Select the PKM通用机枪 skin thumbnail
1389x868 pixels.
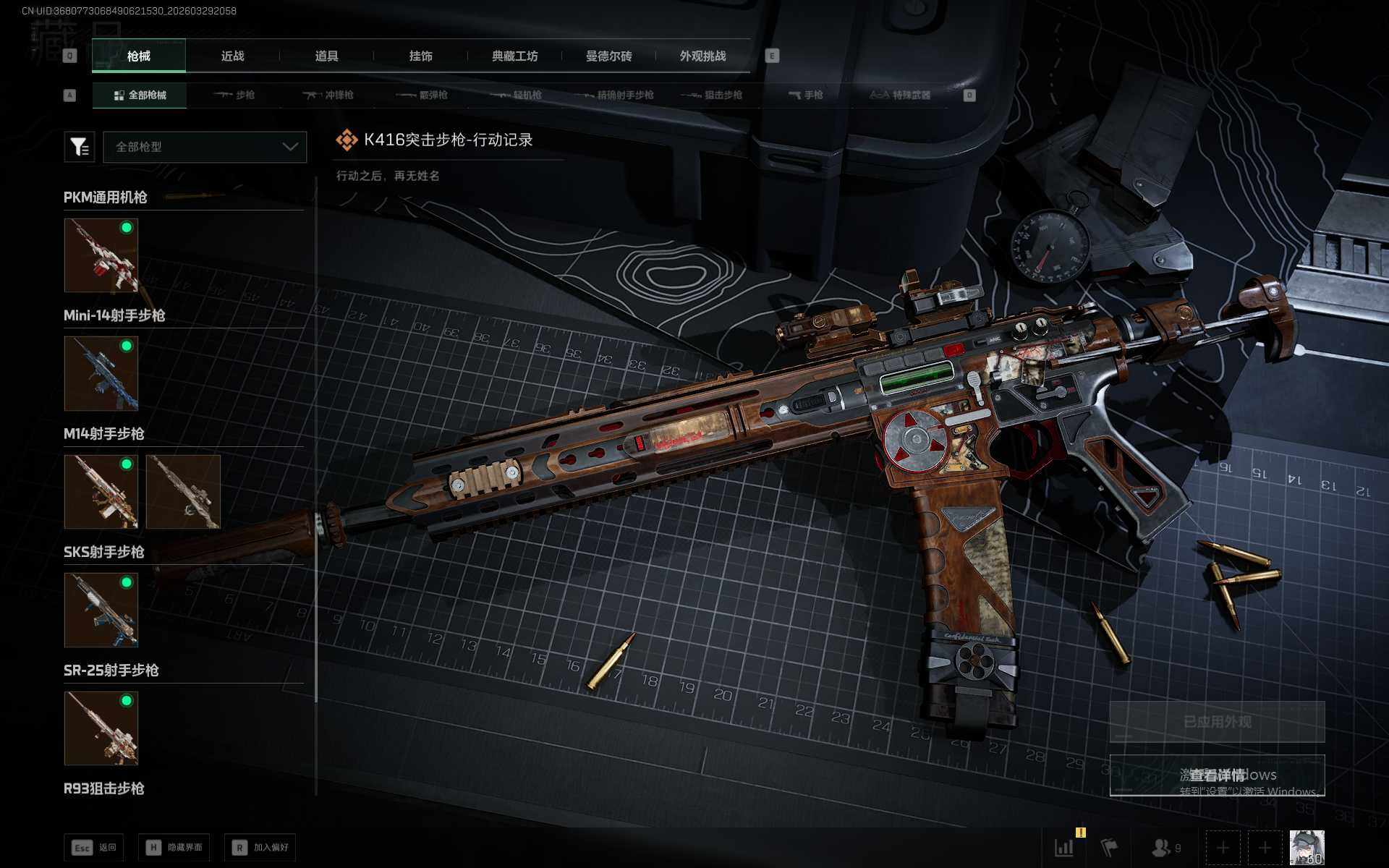[101, 255]
